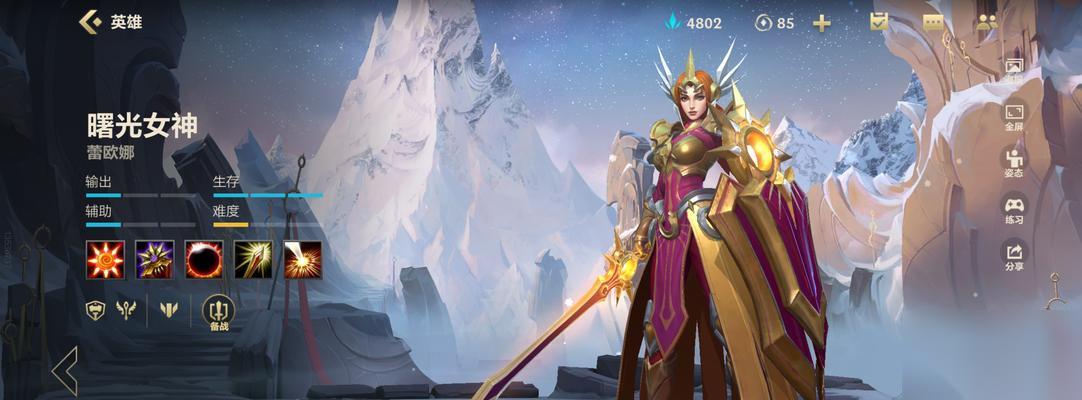Open the 备战 loadout button

pyautogui.click(x=218, y=313)
